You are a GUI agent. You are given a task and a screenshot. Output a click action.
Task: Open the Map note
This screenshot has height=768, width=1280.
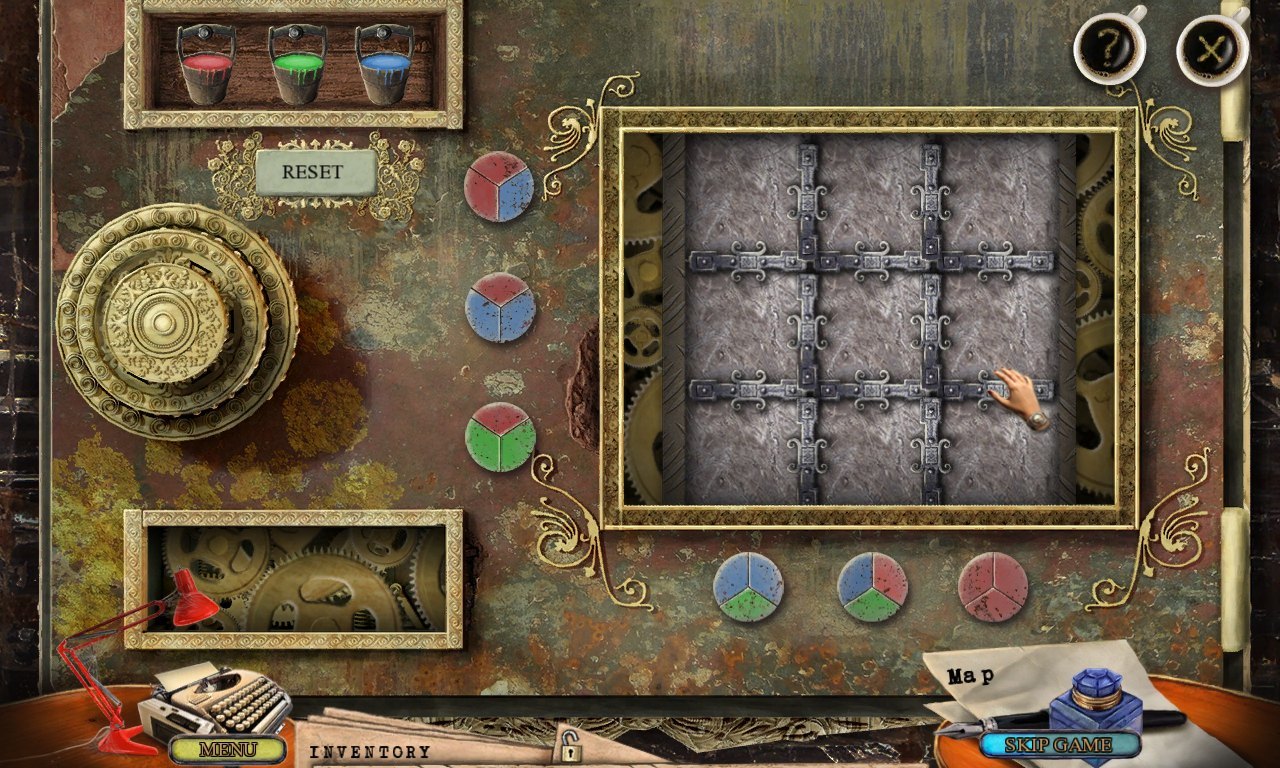pyautogui.click(x=971, y=677)
